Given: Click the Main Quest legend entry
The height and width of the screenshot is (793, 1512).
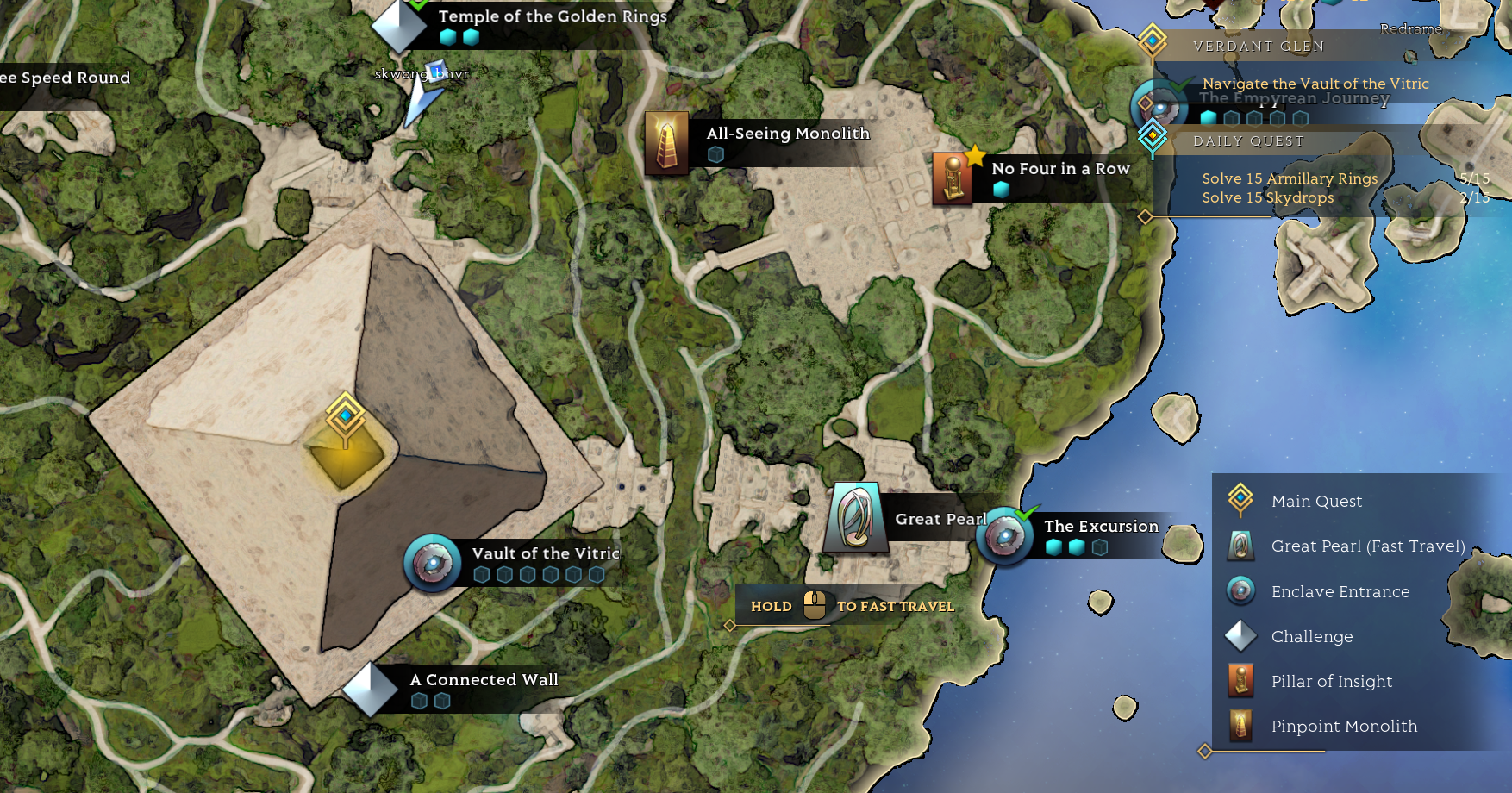Looking at the screenshot, I should tap(1316, 502).
